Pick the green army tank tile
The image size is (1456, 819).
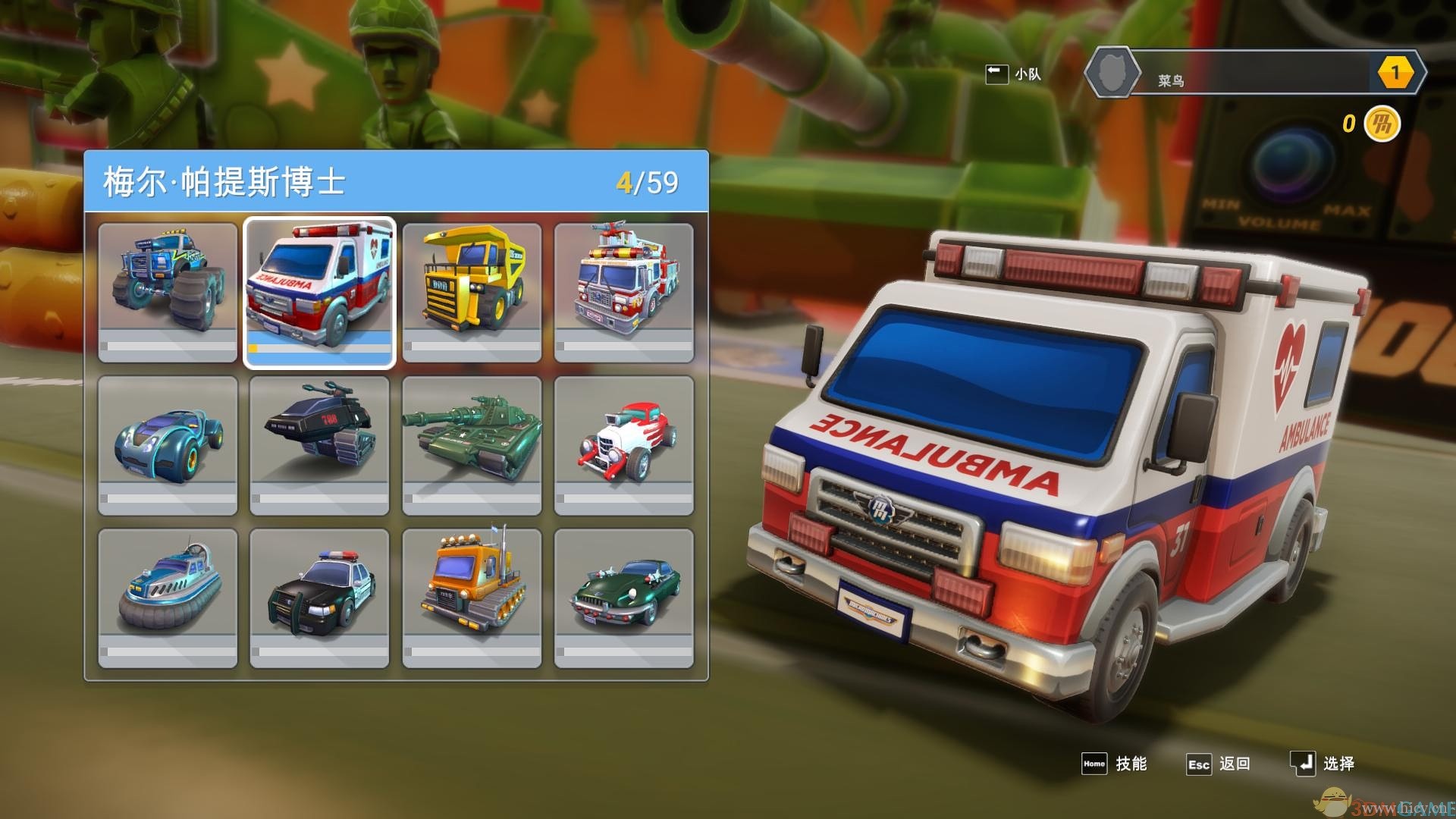(472, 445)
